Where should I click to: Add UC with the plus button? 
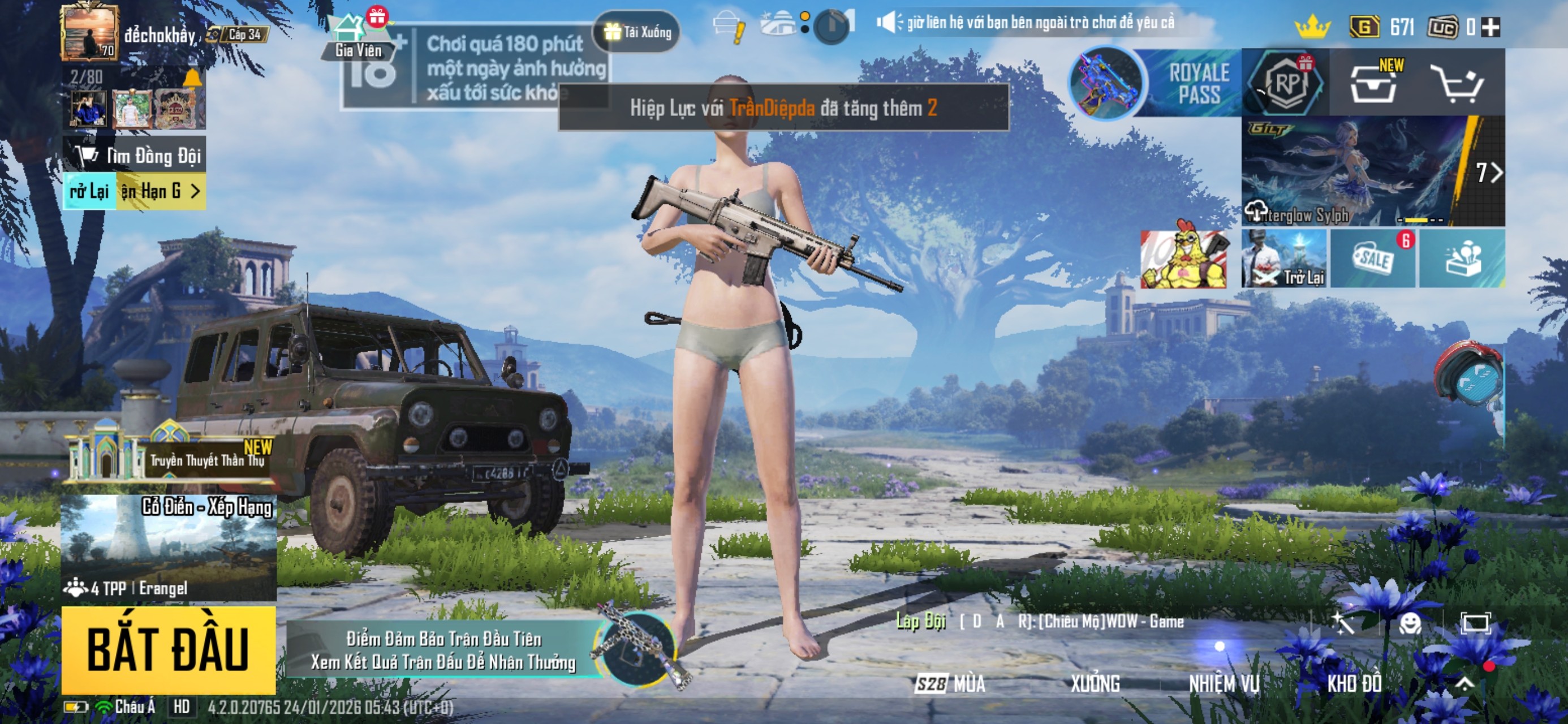pyautogui.click(x=1491, y=27)
